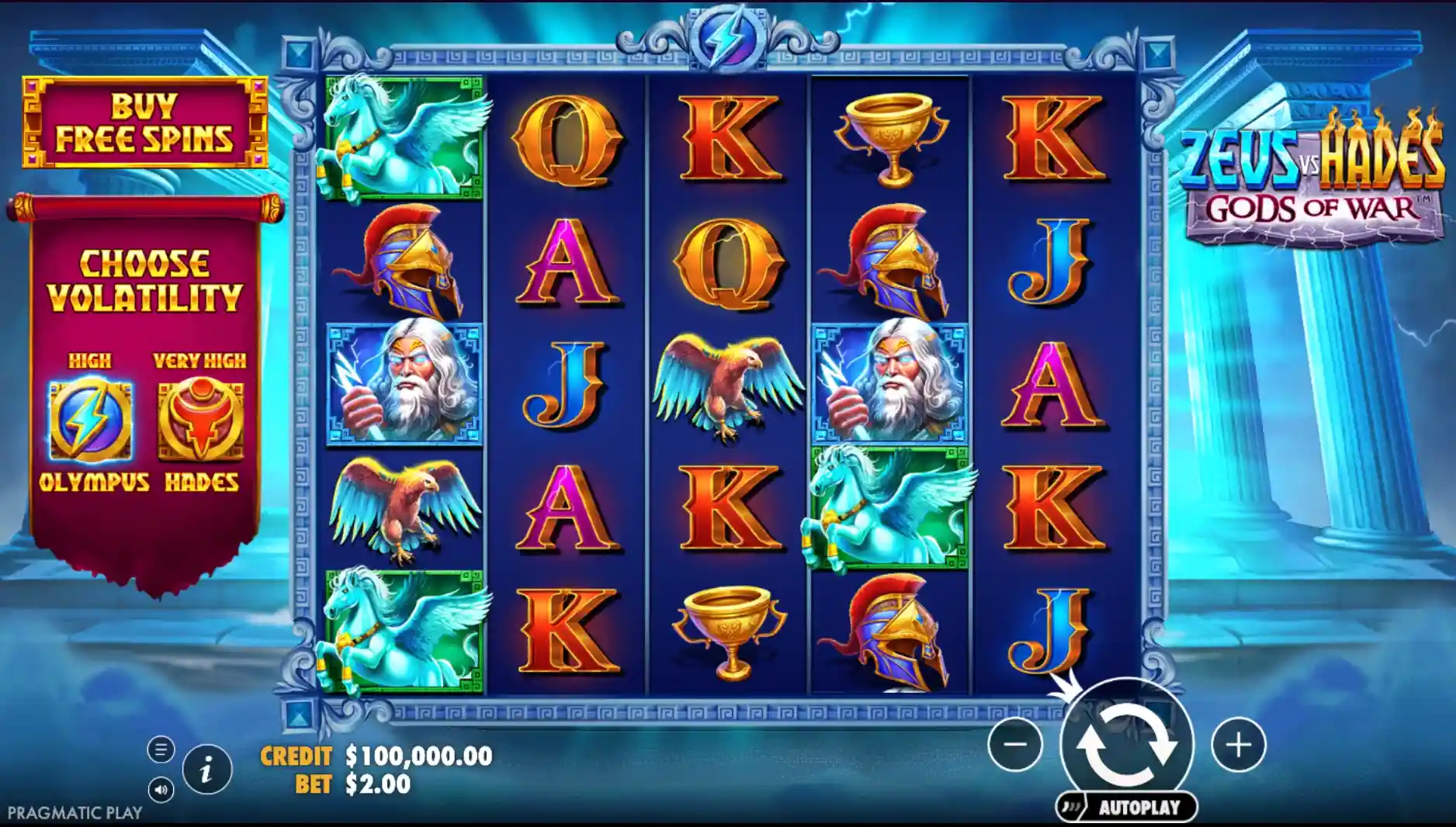Select the Olympus lightning volatility icon

click(x=91, y=420)
